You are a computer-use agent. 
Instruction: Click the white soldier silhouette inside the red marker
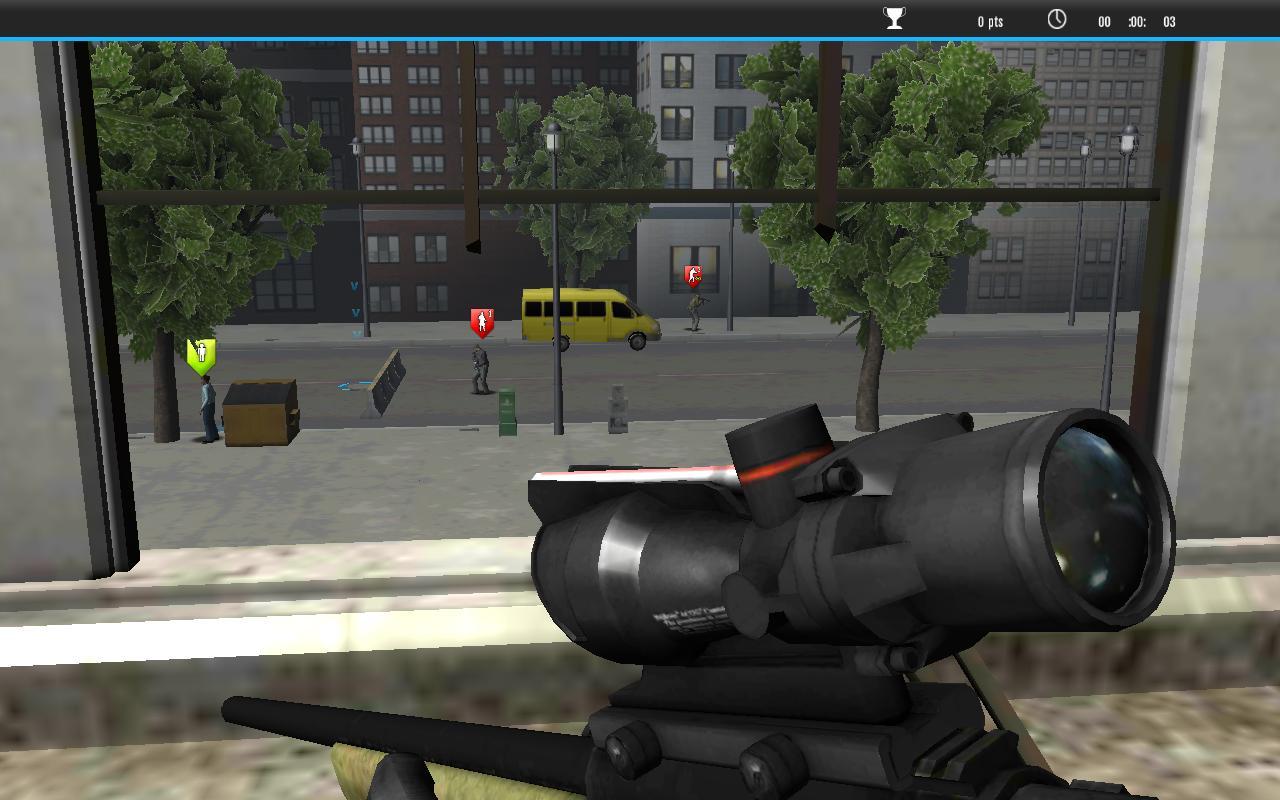pyautogui.click(x=482, y=320)
